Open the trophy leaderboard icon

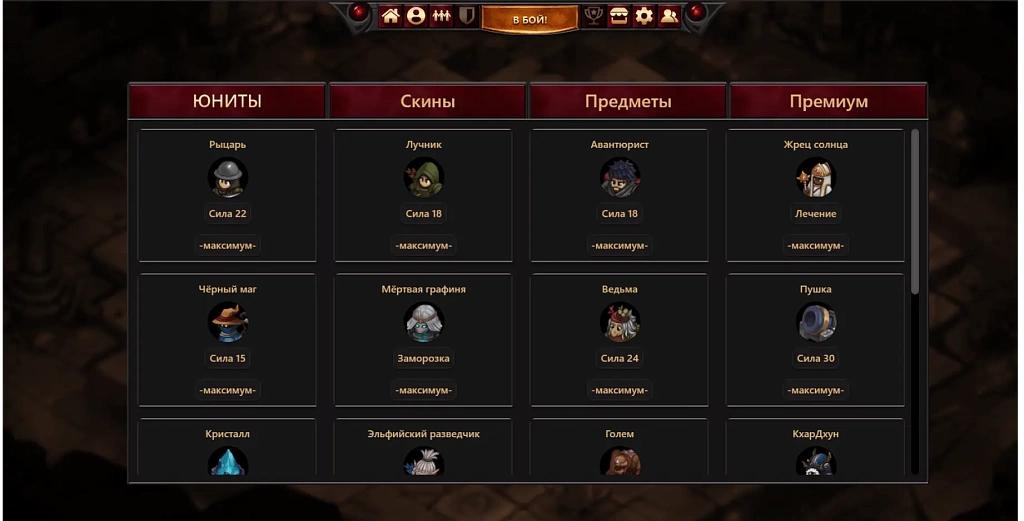(x=593, y=16)
